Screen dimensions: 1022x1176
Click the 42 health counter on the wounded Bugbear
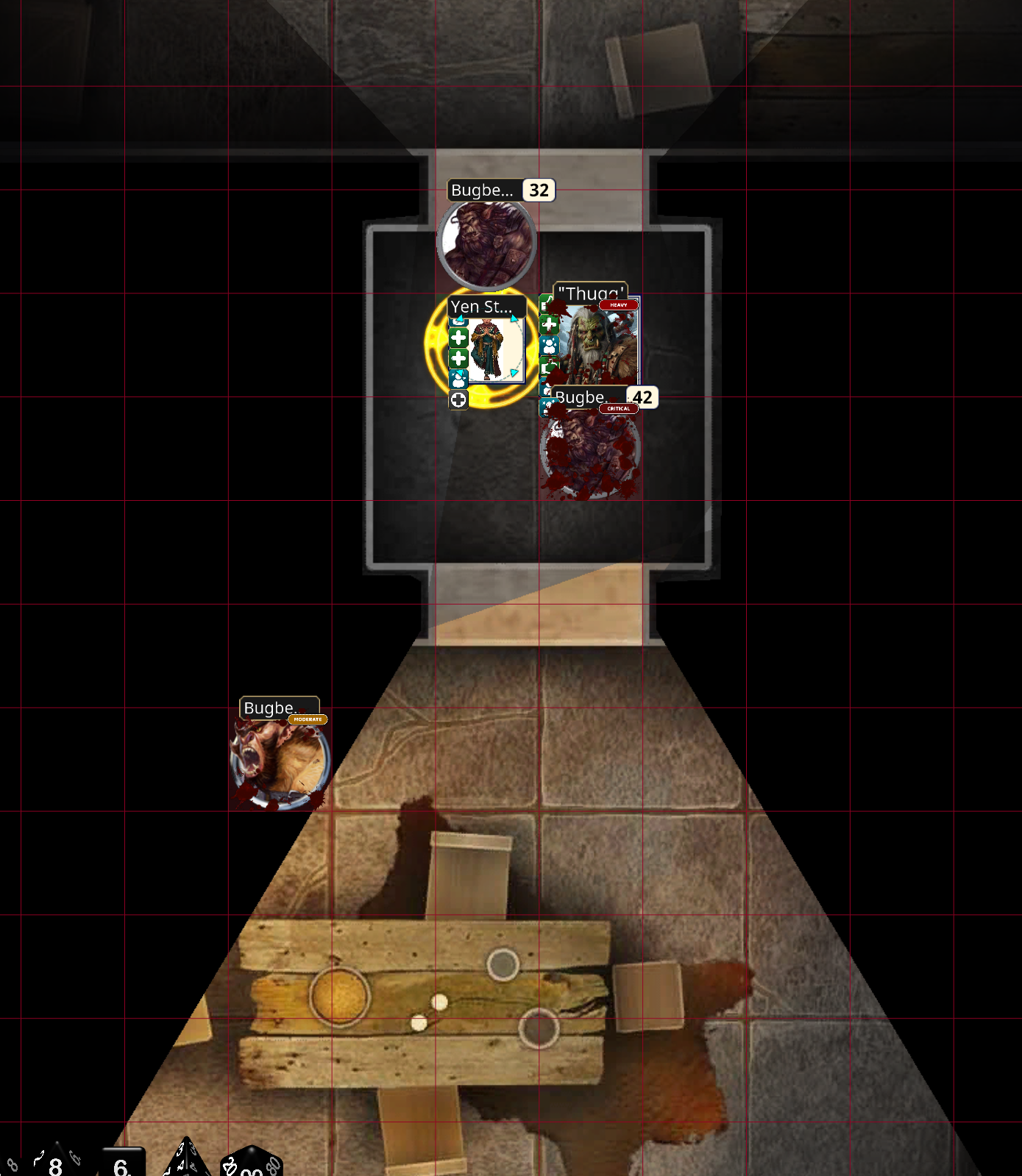[640, 397]
